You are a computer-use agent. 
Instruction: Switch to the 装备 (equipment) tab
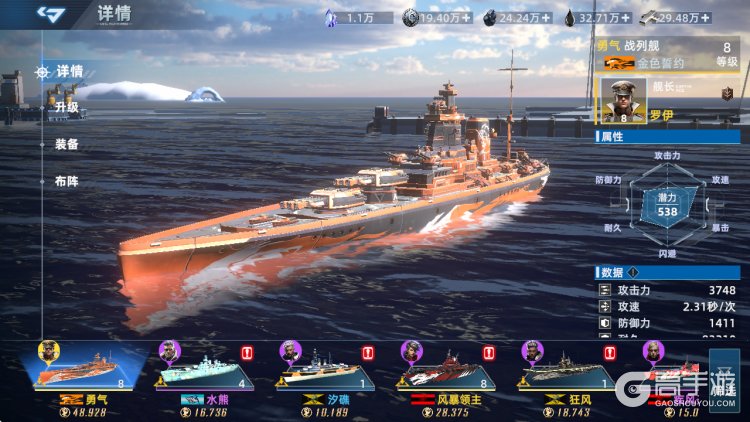click(x=66, y=144)
